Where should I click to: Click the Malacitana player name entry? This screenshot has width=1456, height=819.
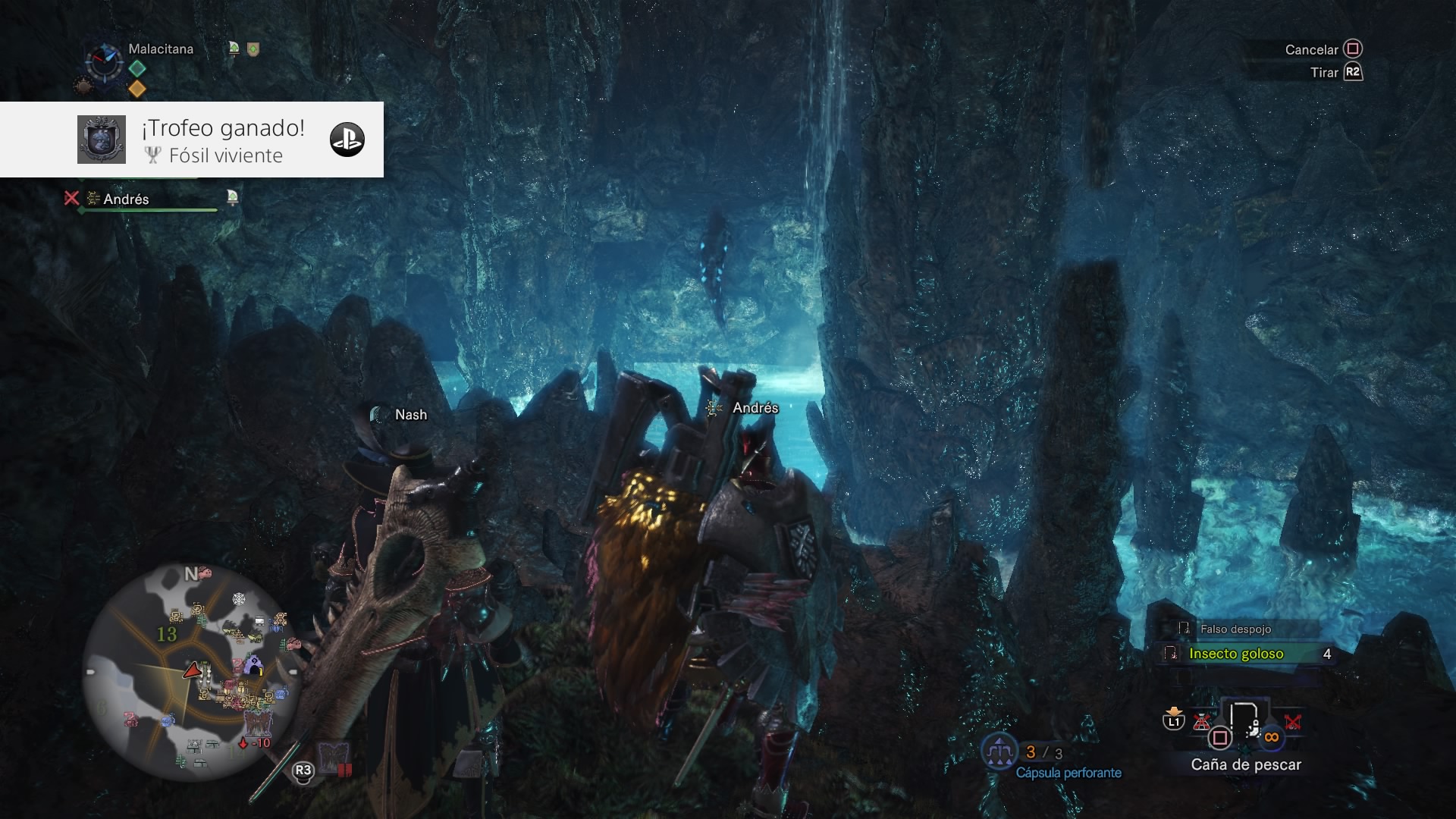coord(161,49)
